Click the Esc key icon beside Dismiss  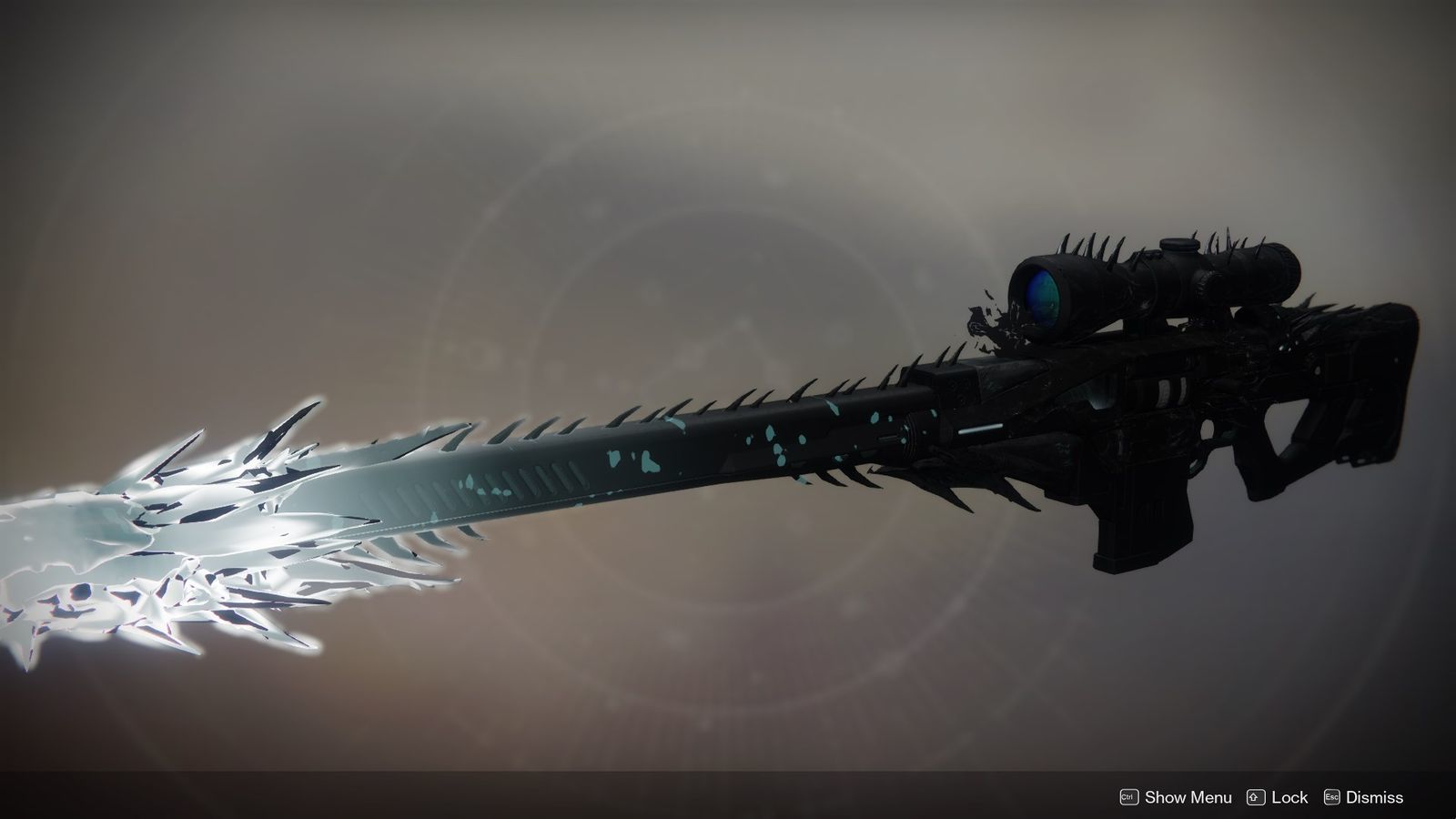pos(1332,798)
